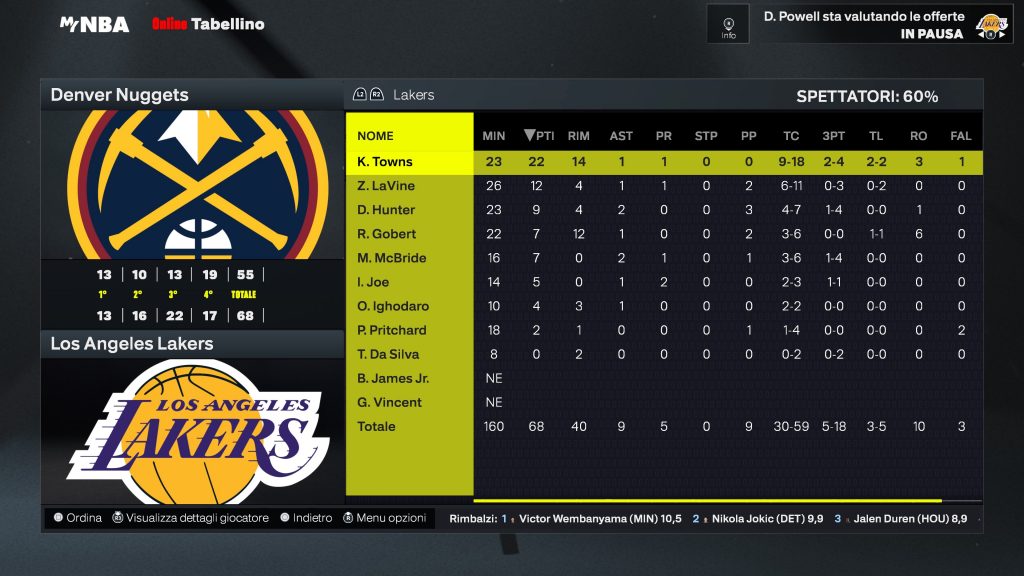Select P. Pritchard's stat row
This screenshot has width=1024, height=576.
tap(392, 330)
